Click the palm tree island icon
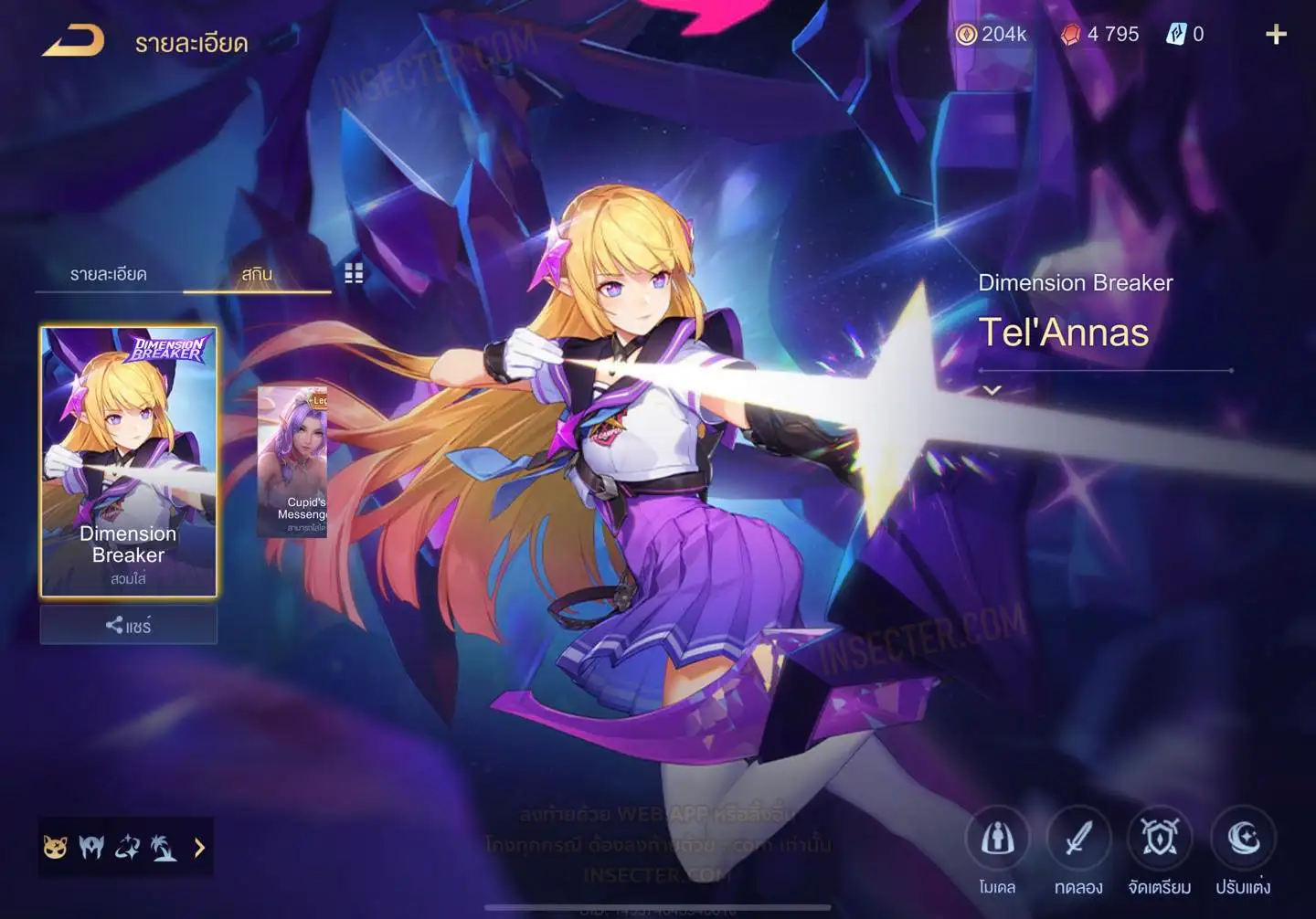Viewport: 1316px width, 919px height. pyautogui.click(x=164, y=848)
